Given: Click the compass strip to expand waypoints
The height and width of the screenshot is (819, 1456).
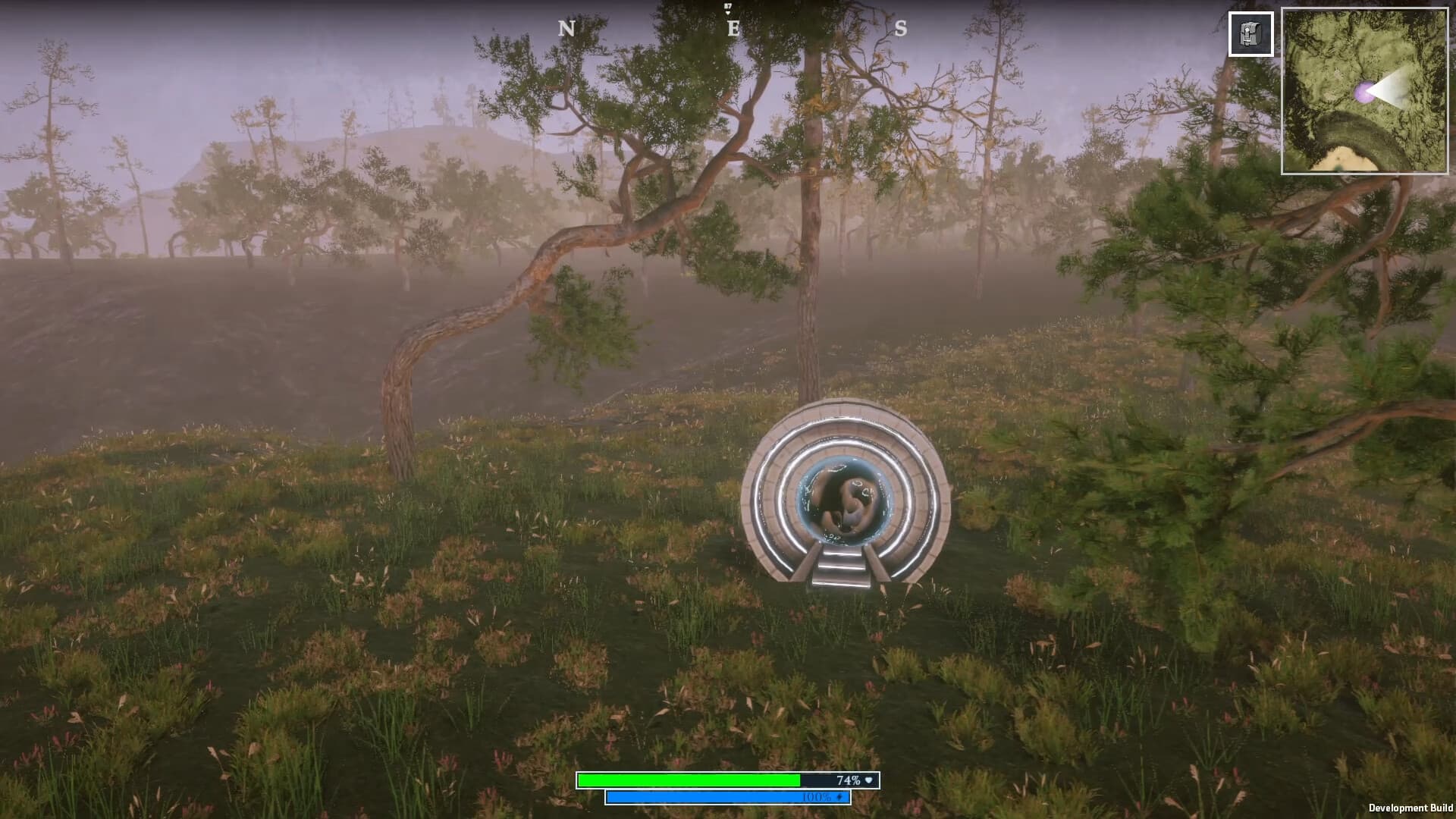Looking at the screenshot, I should click(728, 27).
